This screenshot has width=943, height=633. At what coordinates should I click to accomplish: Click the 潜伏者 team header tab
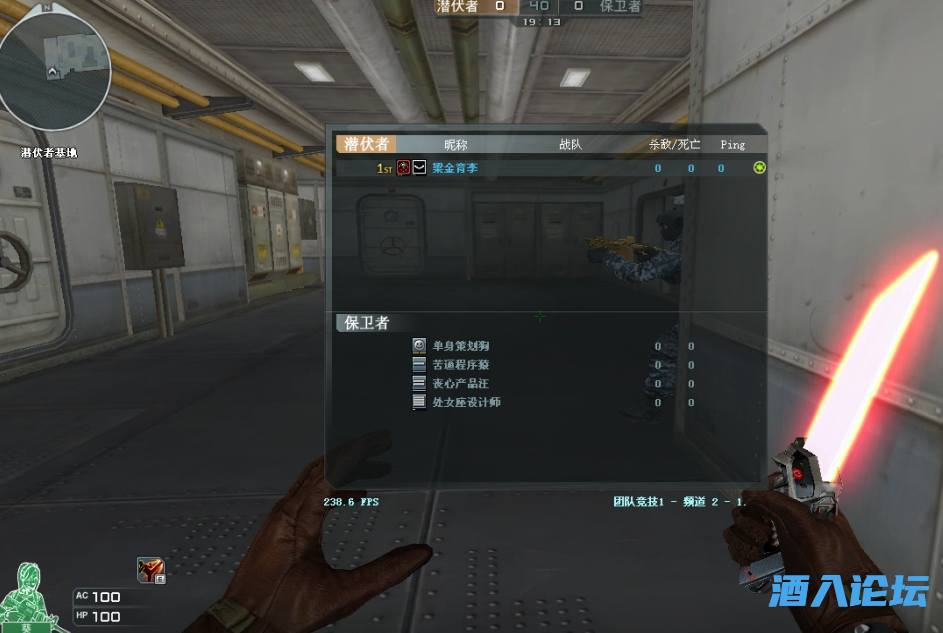point(366,144)
